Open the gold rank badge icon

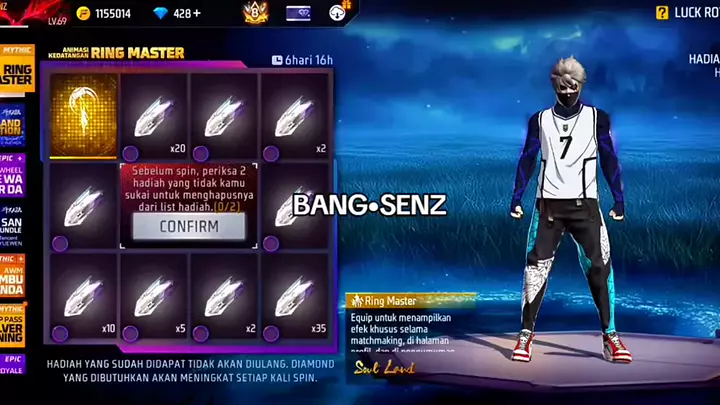[255, 13]
